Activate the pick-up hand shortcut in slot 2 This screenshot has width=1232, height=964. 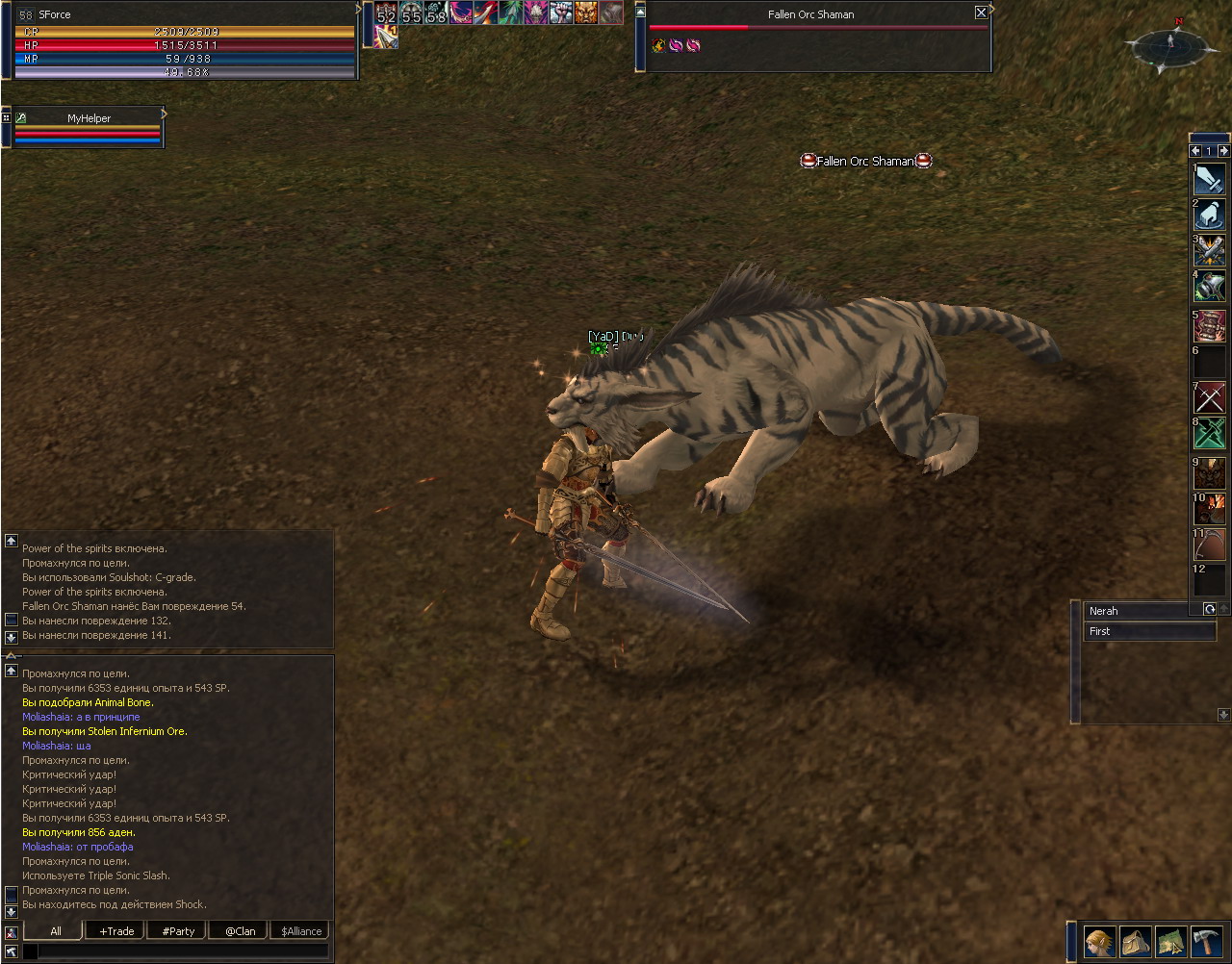1210,215
